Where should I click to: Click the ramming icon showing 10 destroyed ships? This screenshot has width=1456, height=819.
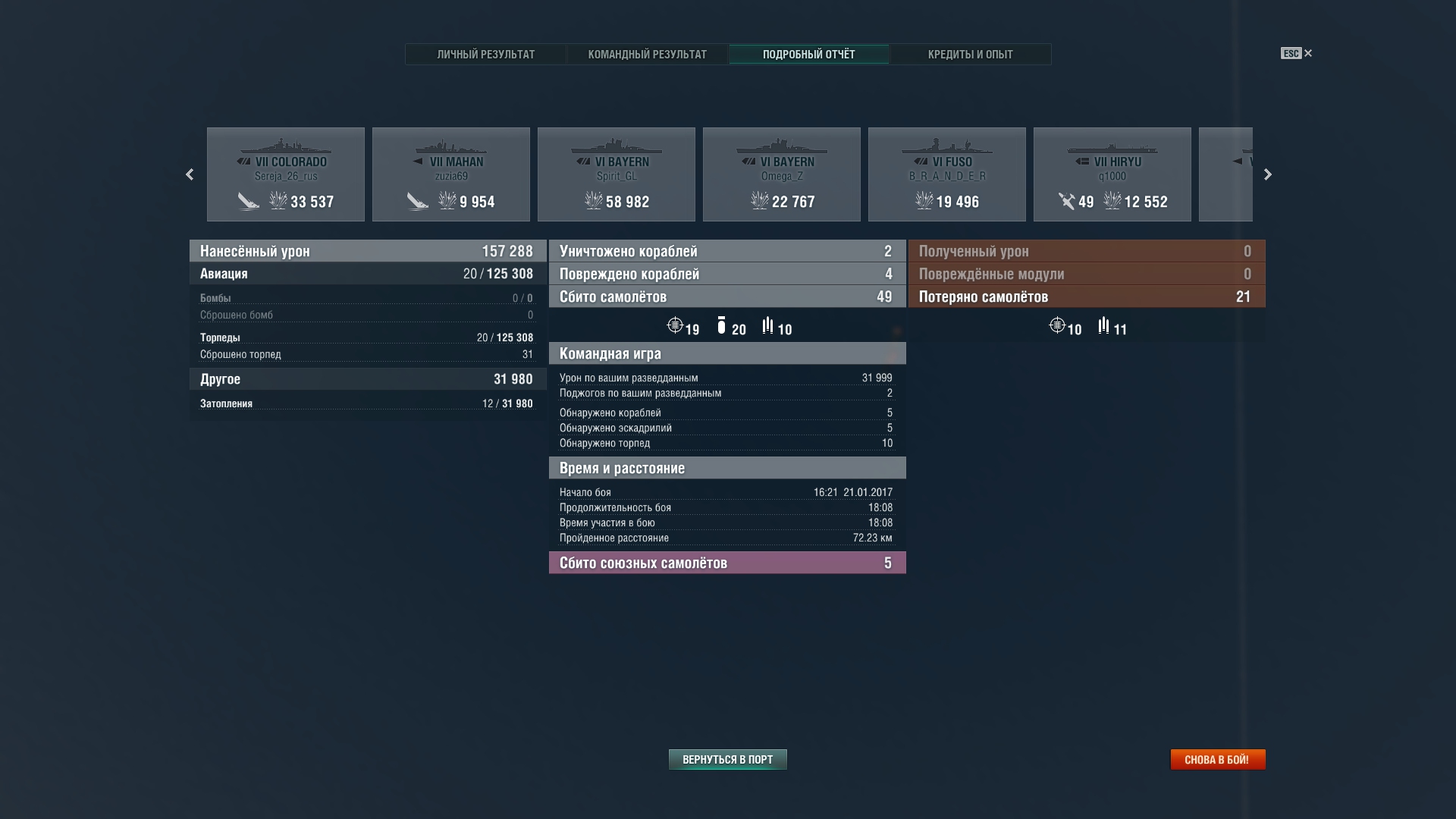click(768, 325)
